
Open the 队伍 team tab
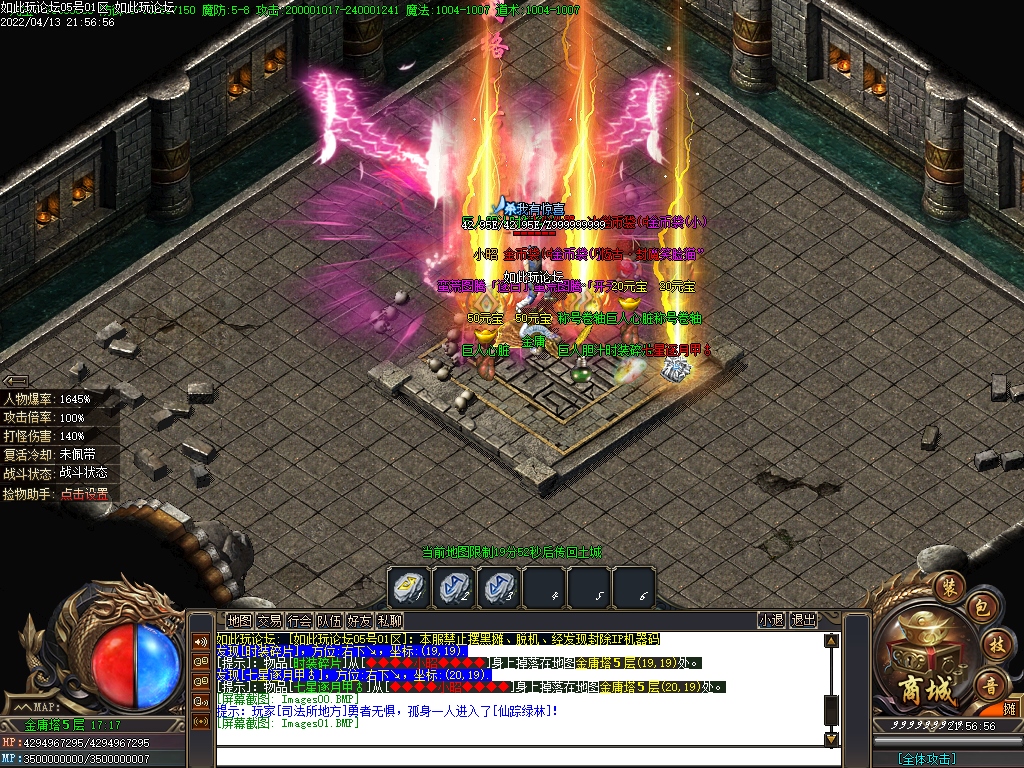click(329, 621)
